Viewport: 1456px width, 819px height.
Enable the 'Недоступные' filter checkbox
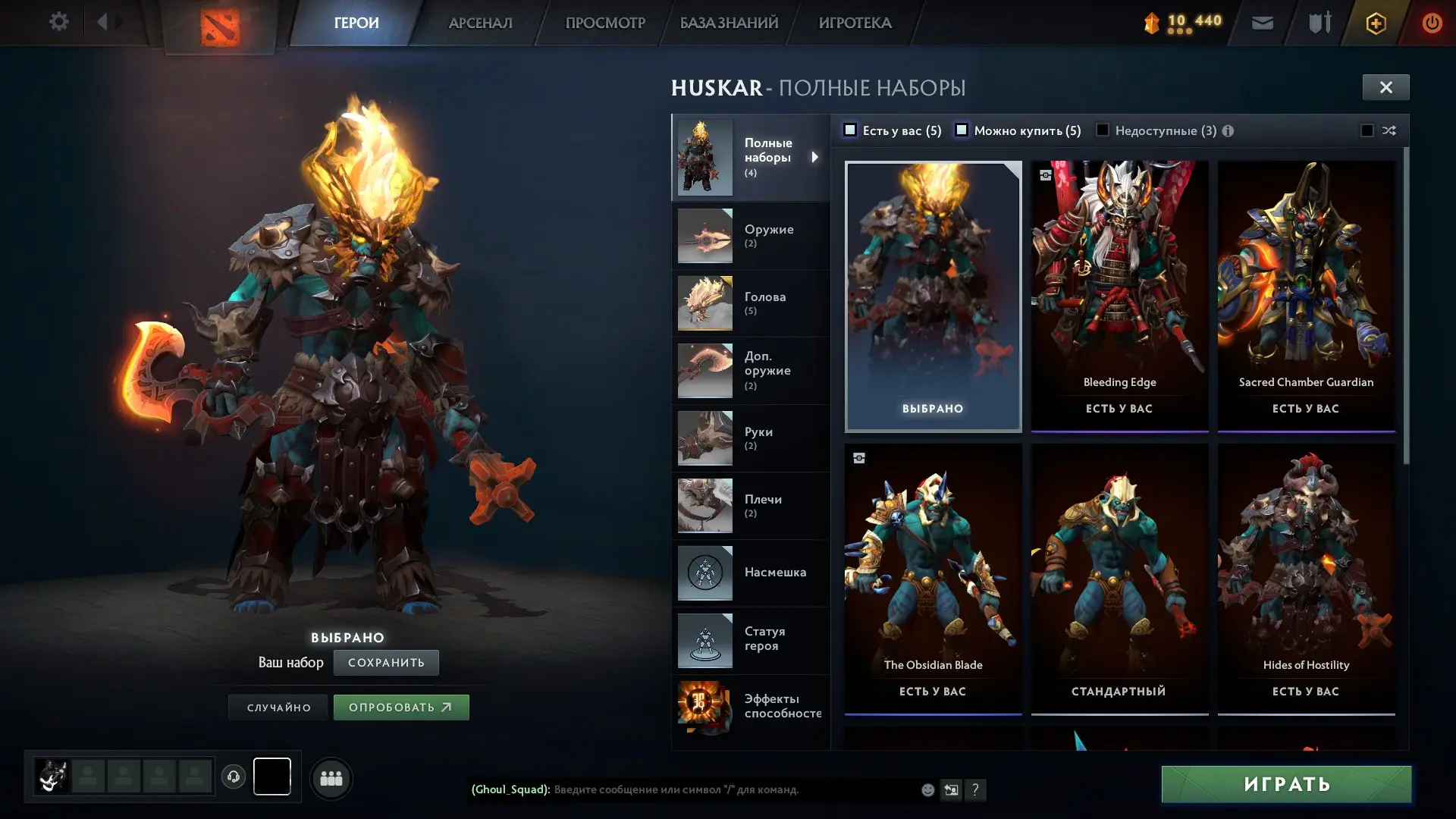coord(1103,130)
